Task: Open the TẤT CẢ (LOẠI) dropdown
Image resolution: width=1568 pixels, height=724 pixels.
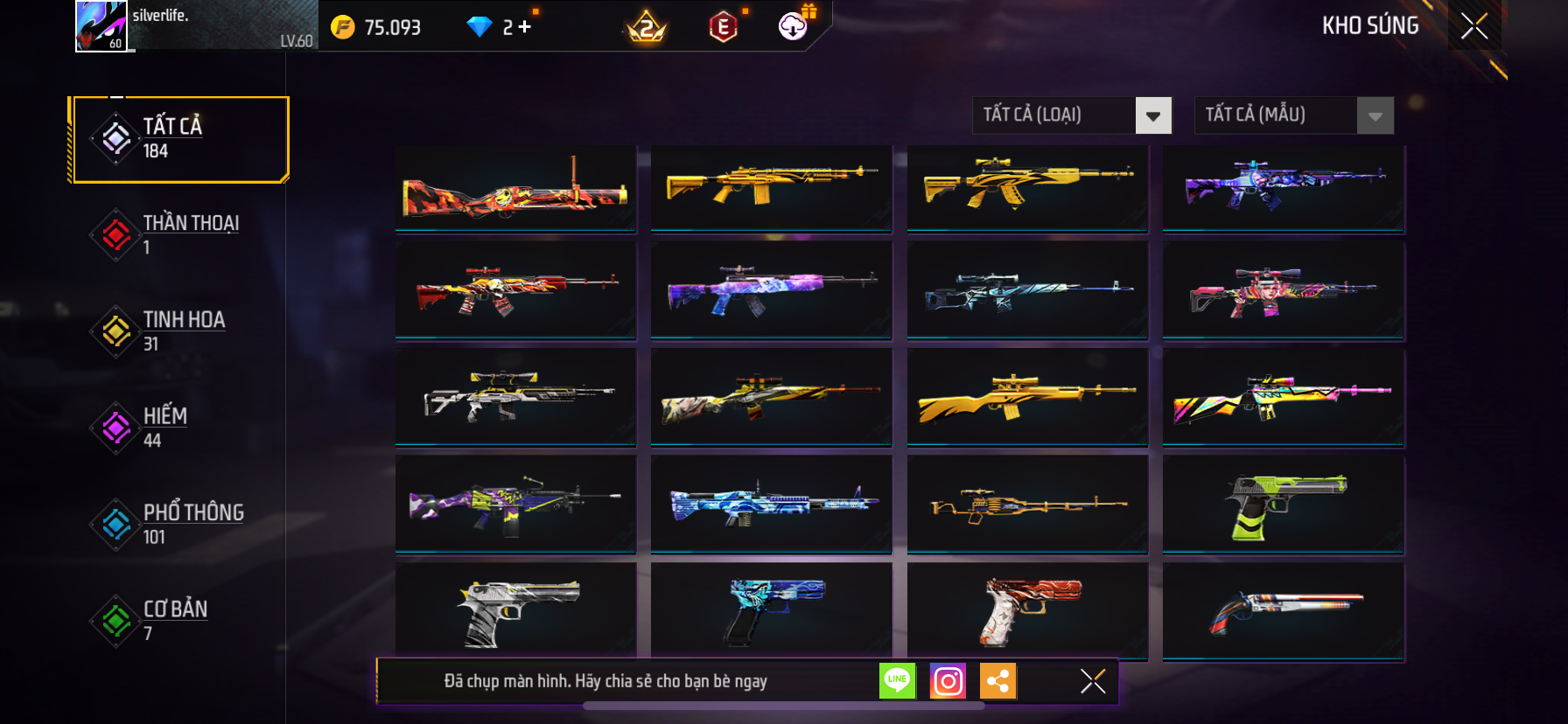Action: tap(1152, 115)
